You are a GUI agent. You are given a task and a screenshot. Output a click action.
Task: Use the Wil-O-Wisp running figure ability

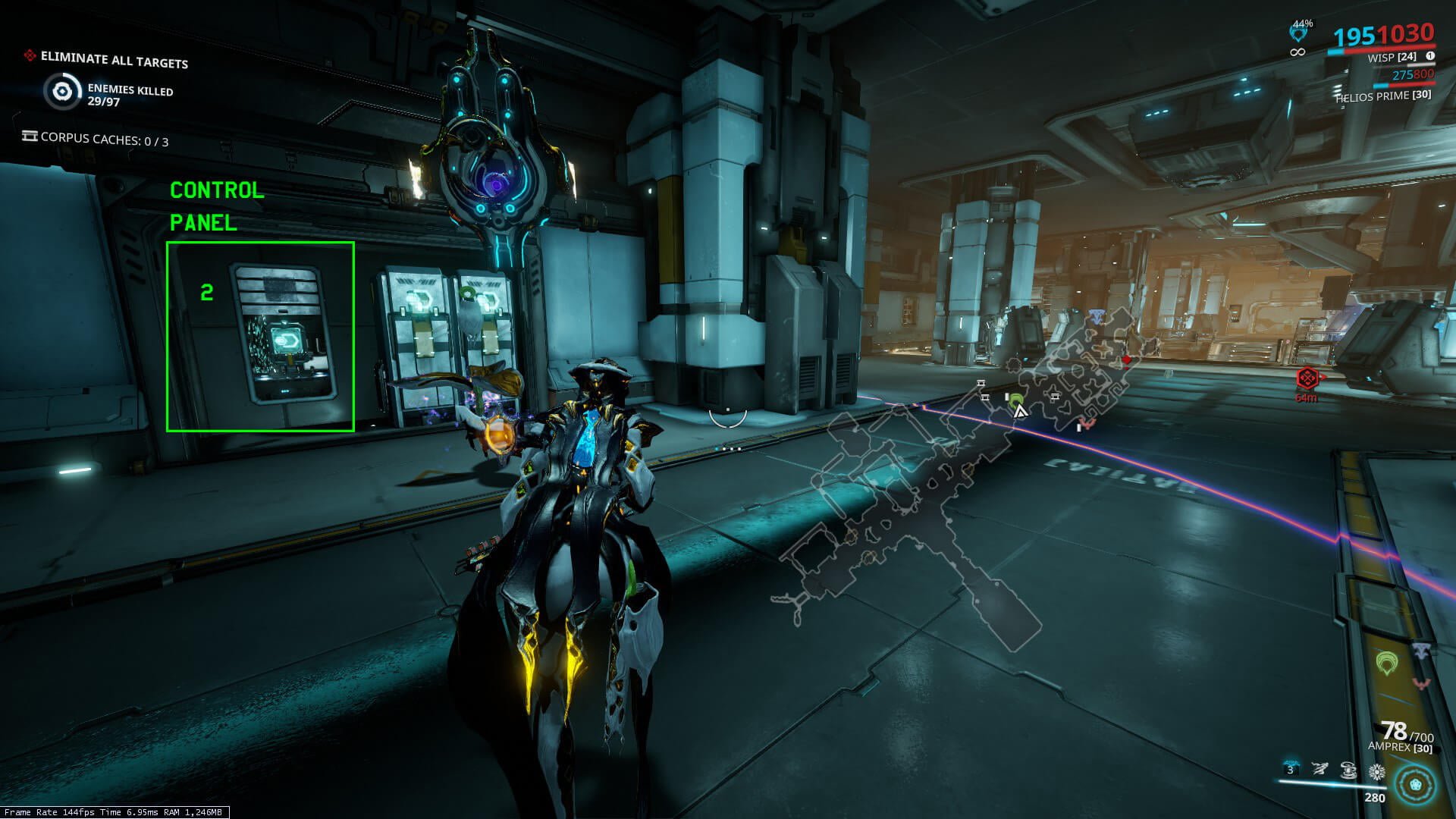pyautogui.click(x=1319, y=770)
